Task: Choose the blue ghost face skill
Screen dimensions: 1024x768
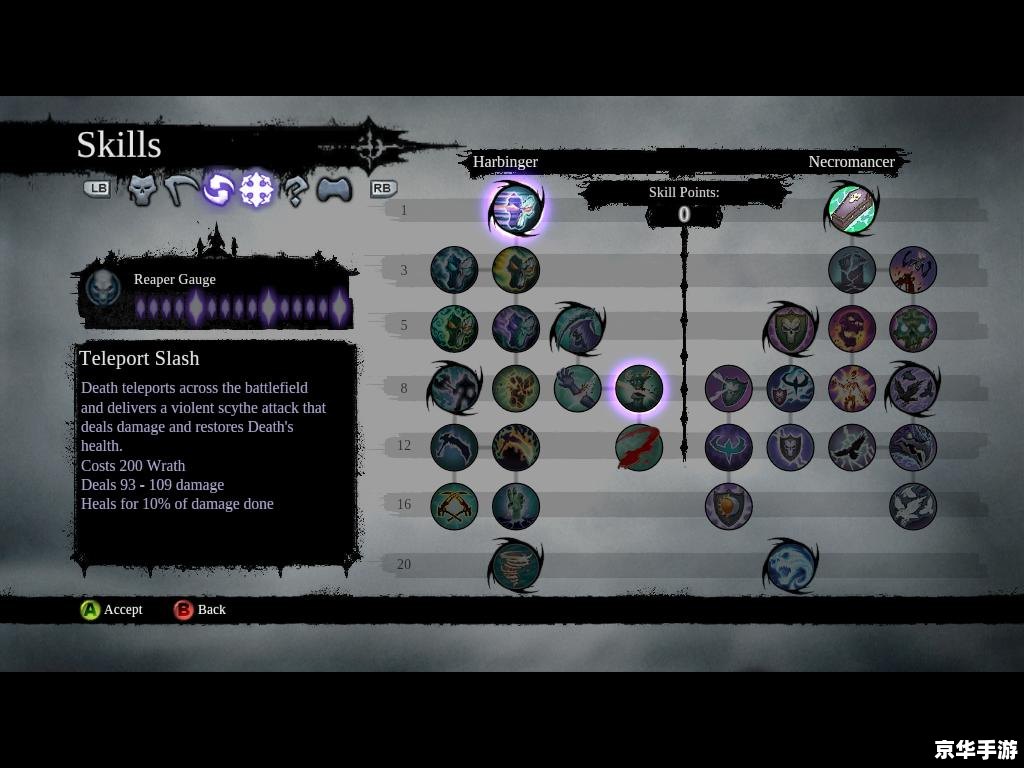Action: tap(790, 565)
